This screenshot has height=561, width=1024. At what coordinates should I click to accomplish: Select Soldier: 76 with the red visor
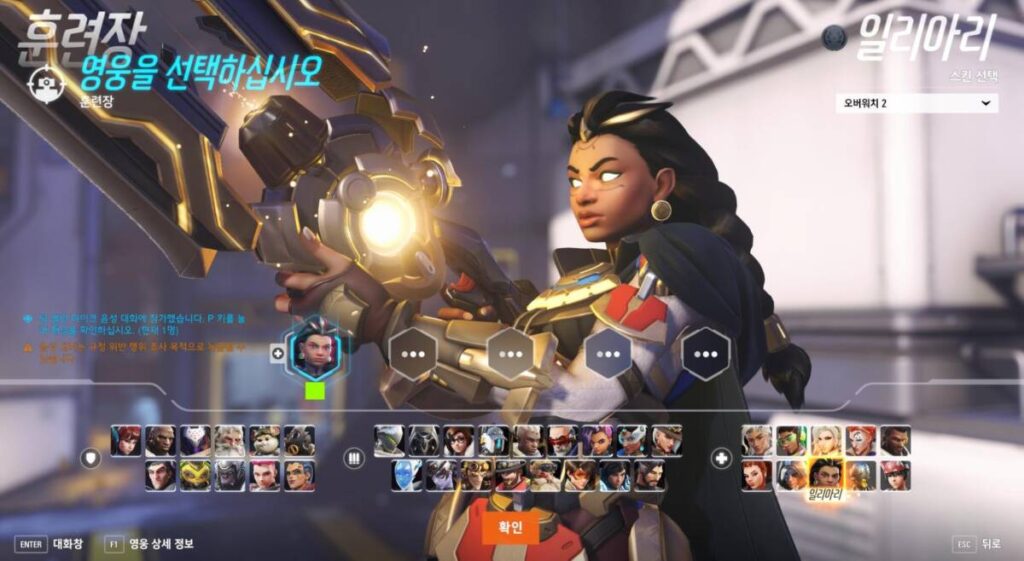click(563, 441)
